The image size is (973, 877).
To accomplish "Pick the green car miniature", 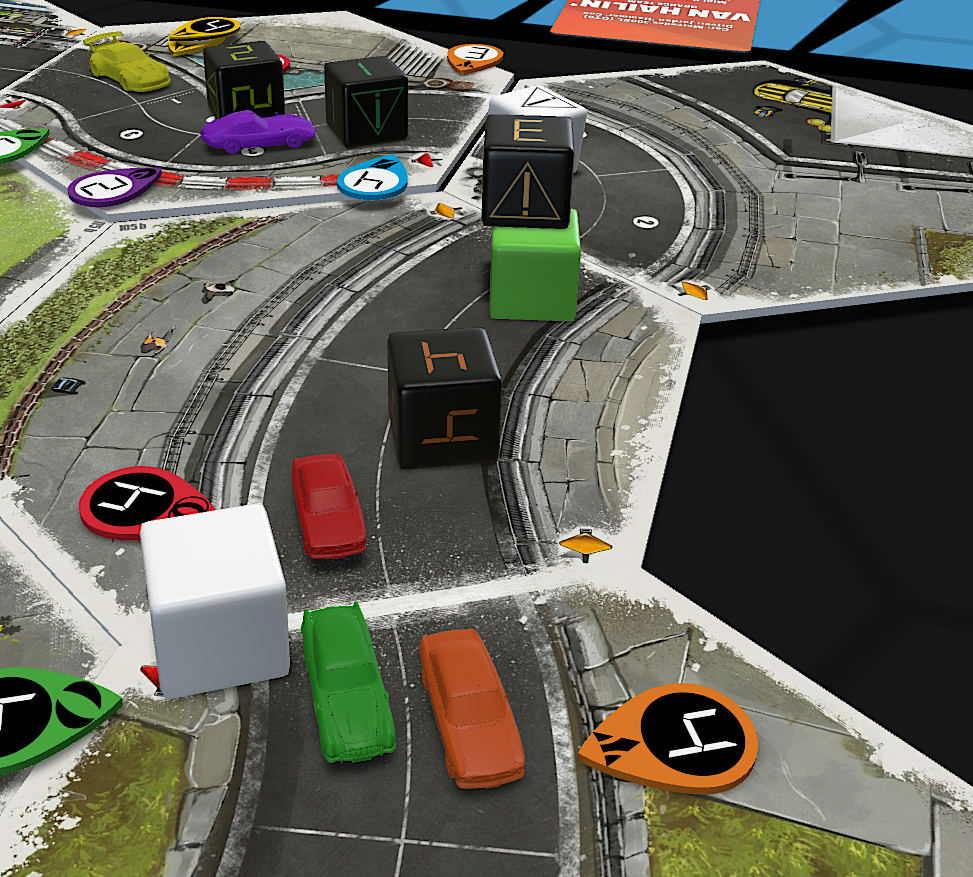I will point(347,683).
